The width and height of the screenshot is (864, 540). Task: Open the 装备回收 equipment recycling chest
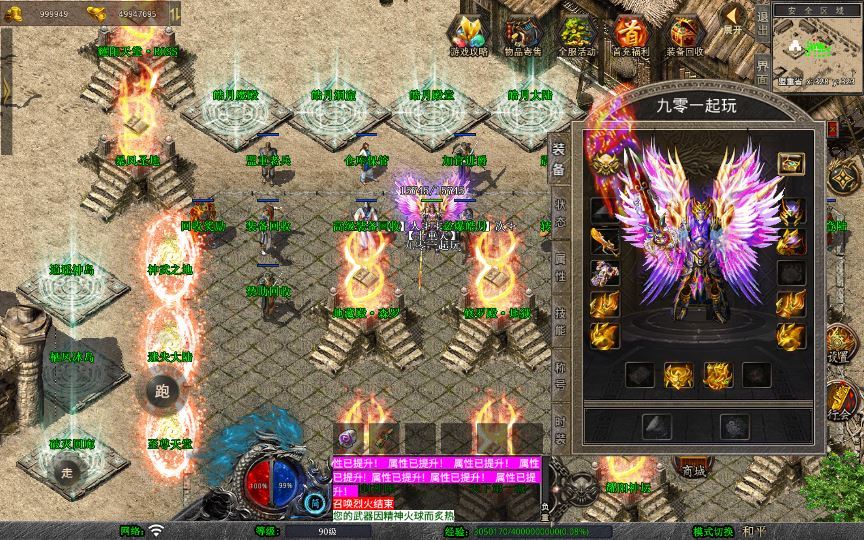tap(685, 34)
